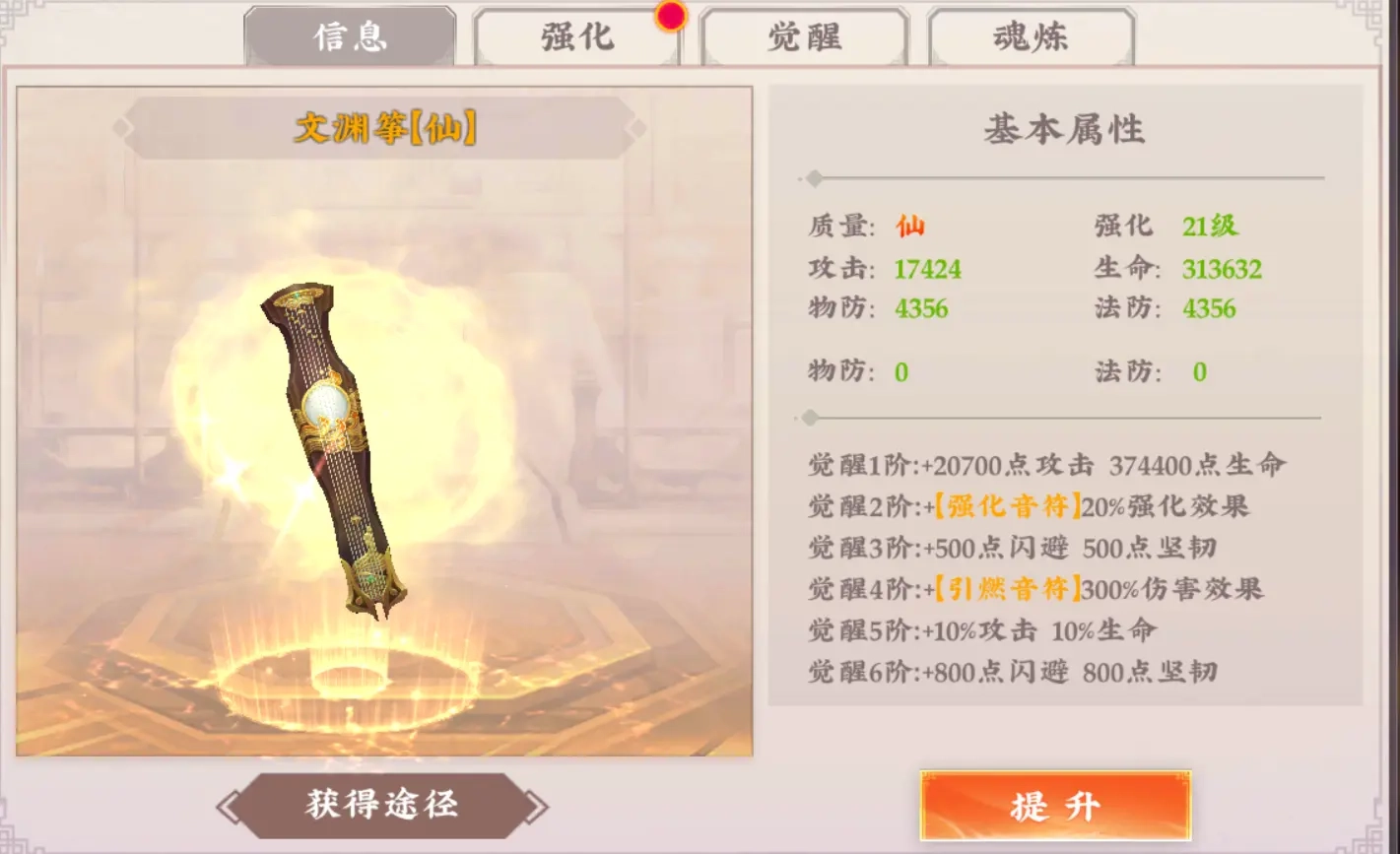The width and height of the screenshot is (1400, 854).
Task: Toggle the 觉醒4阶 effect line
Action: [x=1044, y=587]
